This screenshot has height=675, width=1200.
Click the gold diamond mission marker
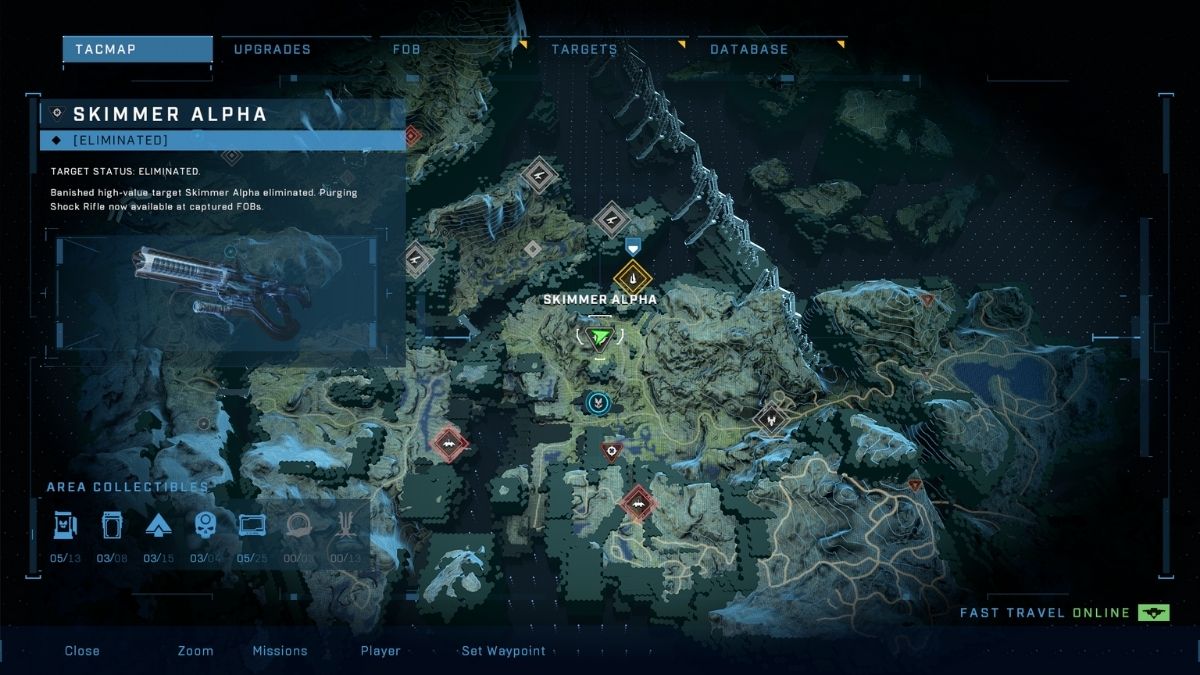(x=632, y=277)
